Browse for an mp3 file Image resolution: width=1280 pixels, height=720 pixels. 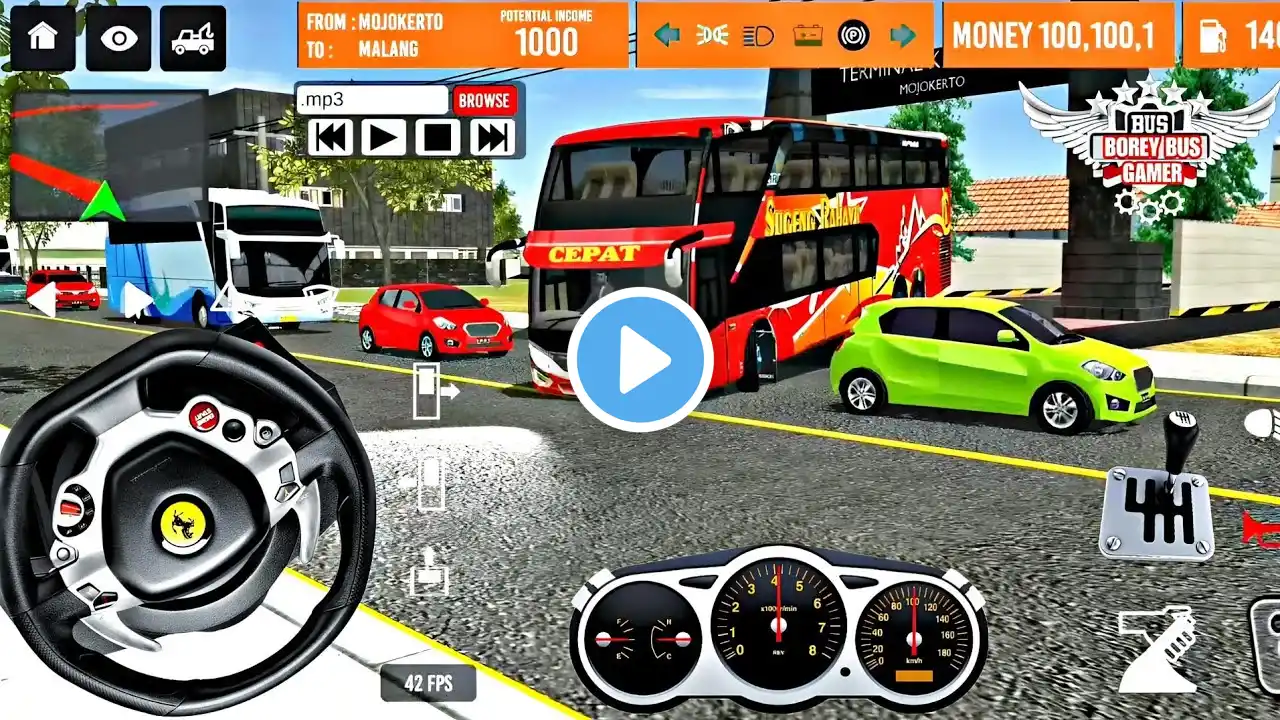pos(484,100)
